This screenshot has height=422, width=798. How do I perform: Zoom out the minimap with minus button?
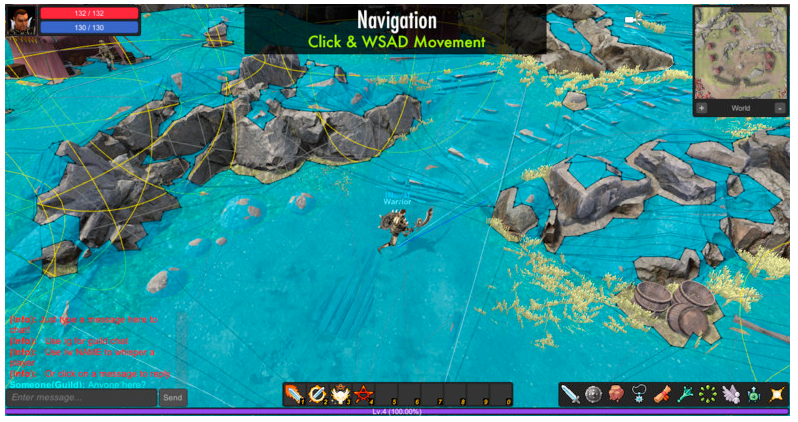pyautogui.click(x=780, y=108)
